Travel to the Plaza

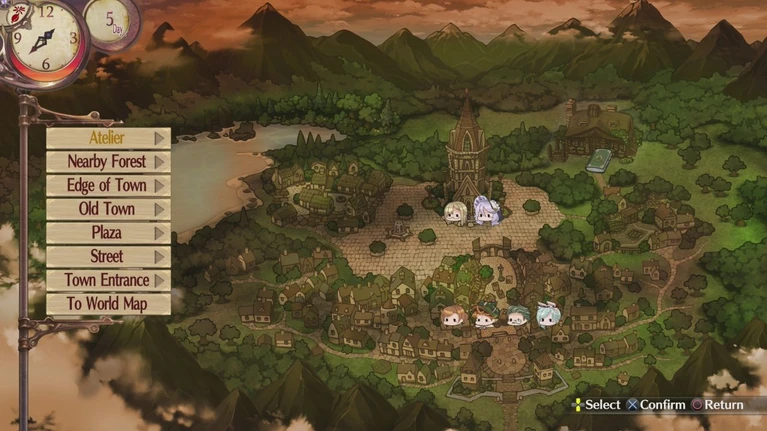click(107, 233)
